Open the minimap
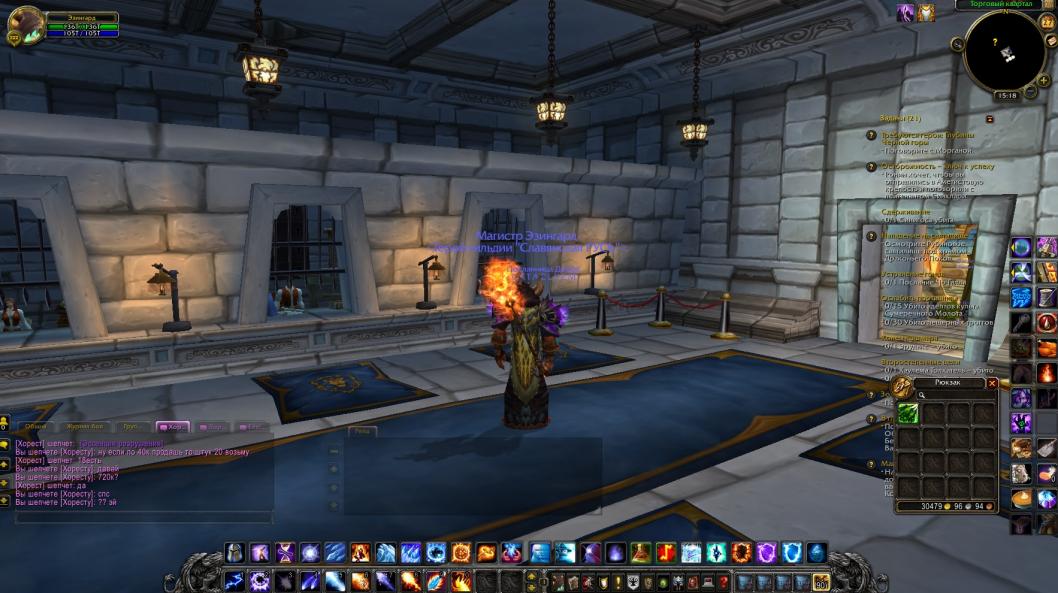The image size is (1058, 593). point(1004,49)
